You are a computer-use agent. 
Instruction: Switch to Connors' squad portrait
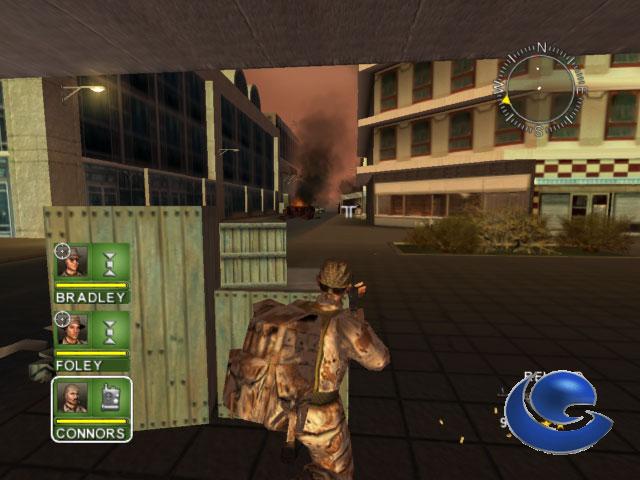(73, 397)
